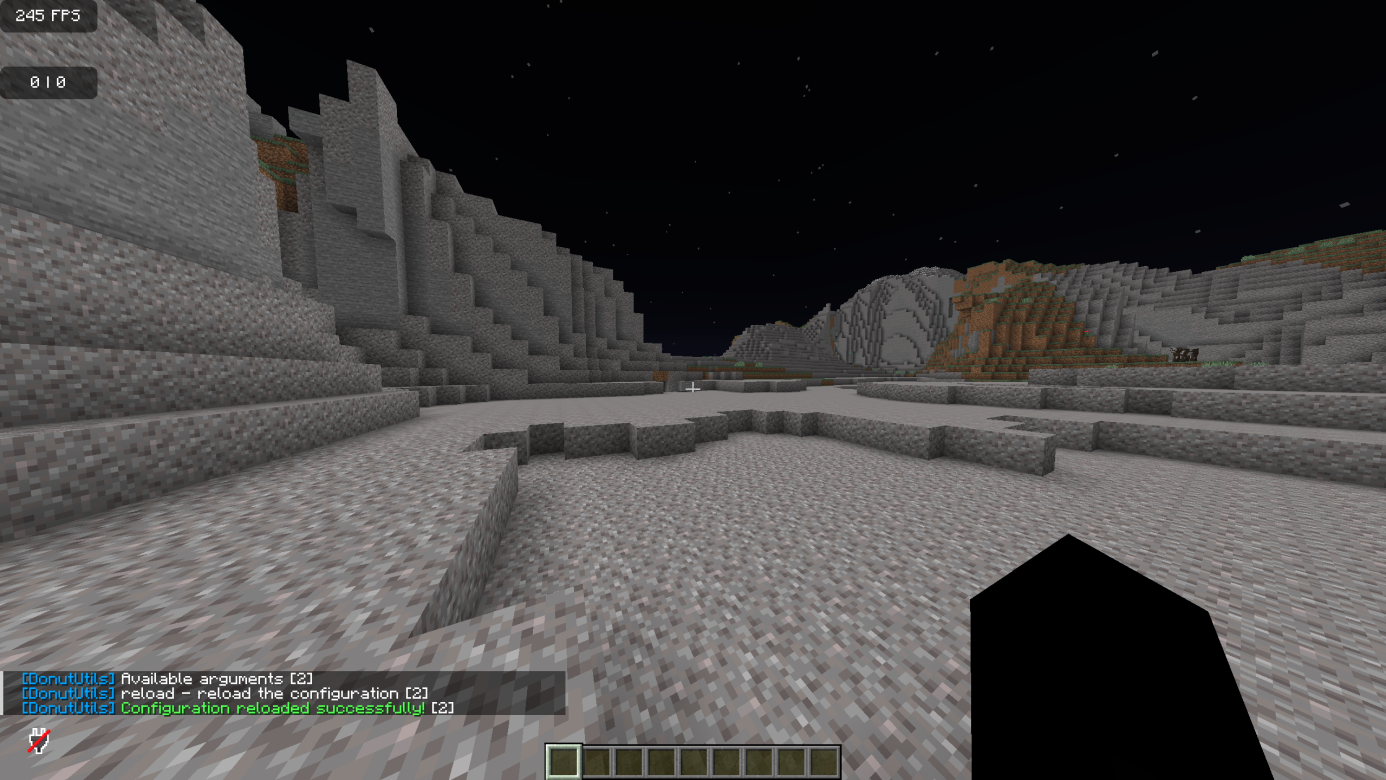The height and width of the screenshot is (780, 1386).
Task: Click the 0 | 0 stats overlay
Action: point(47,83)
